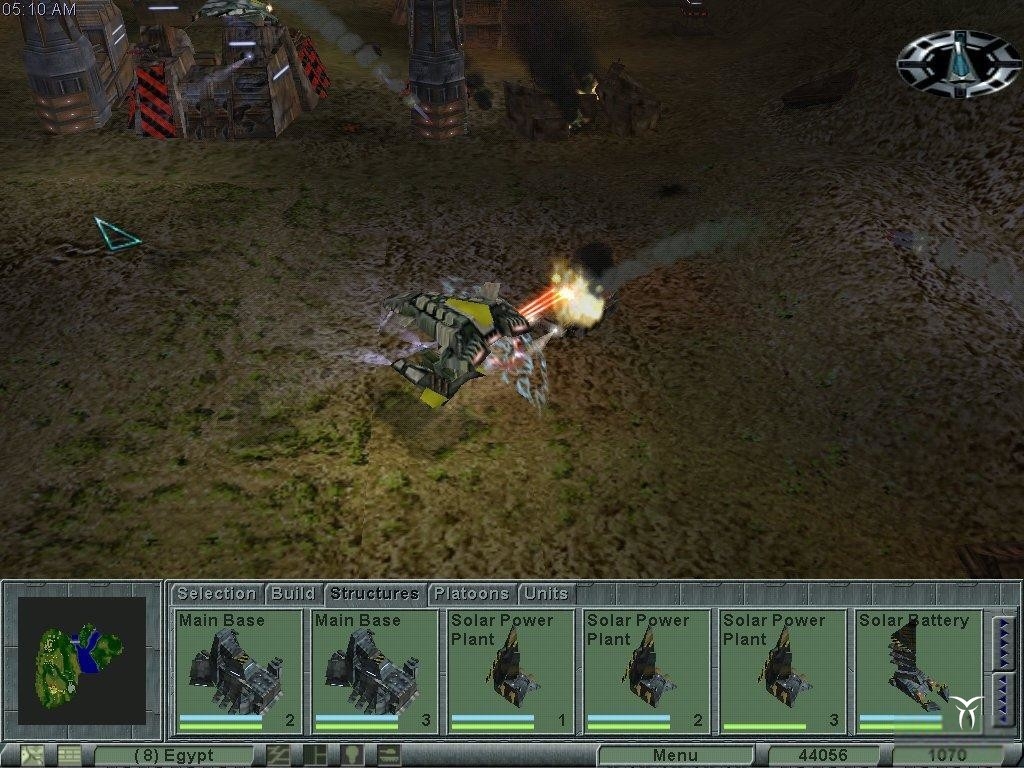
Task: Switch to the Units tab
Action: pyautogui.click(x=546, y=593)
